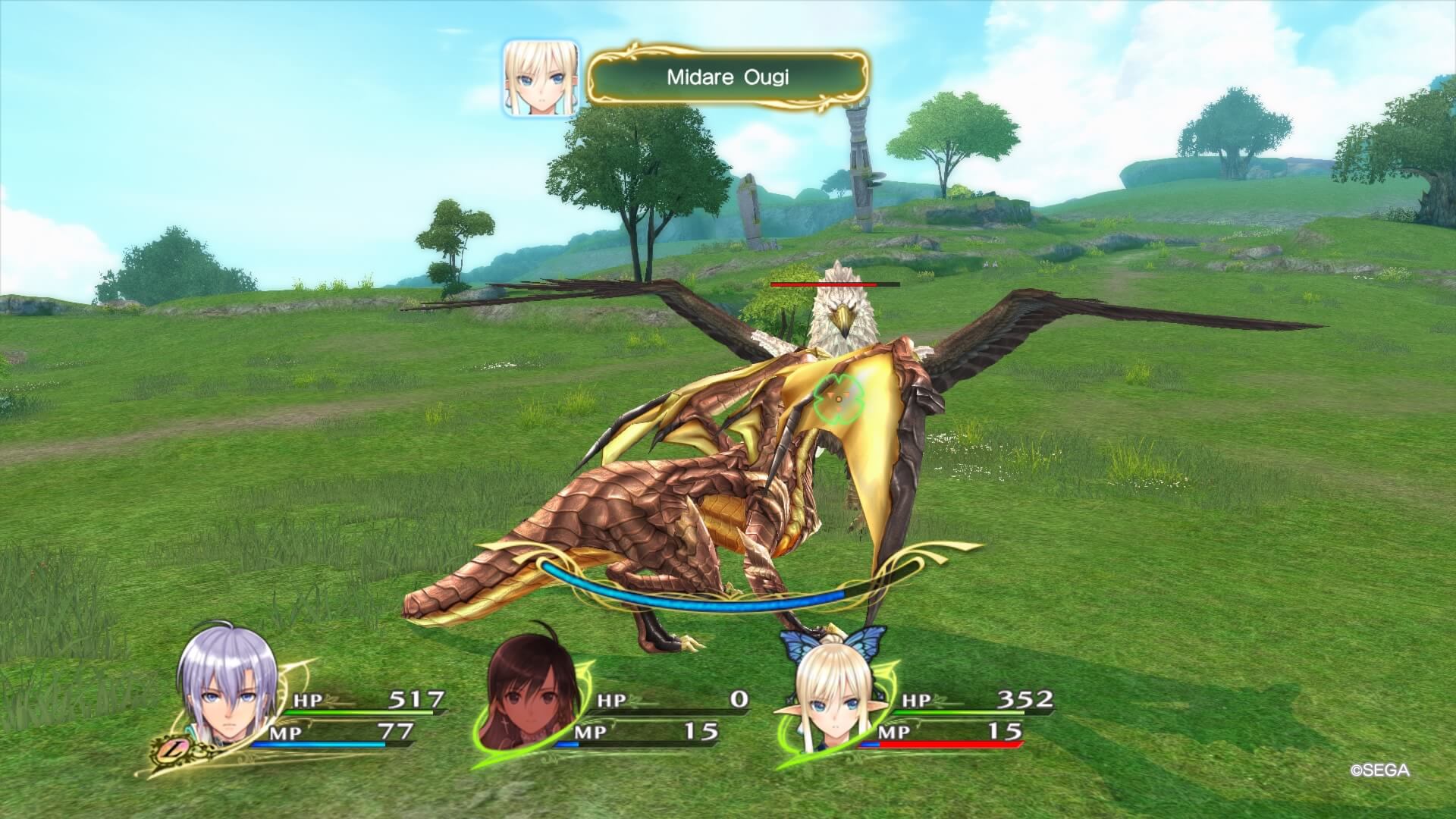
Task: Click the Midare Ougi skill banner
Action: 728,77
